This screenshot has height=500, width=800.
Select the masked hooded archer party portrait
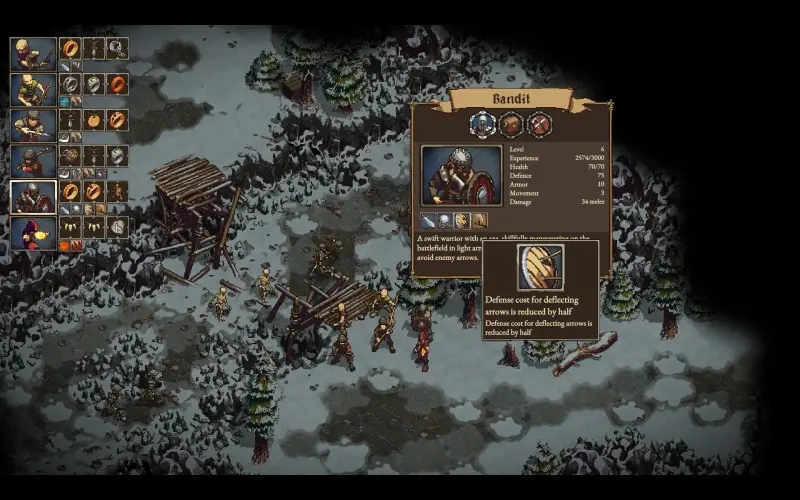click(x=33, y=52)
